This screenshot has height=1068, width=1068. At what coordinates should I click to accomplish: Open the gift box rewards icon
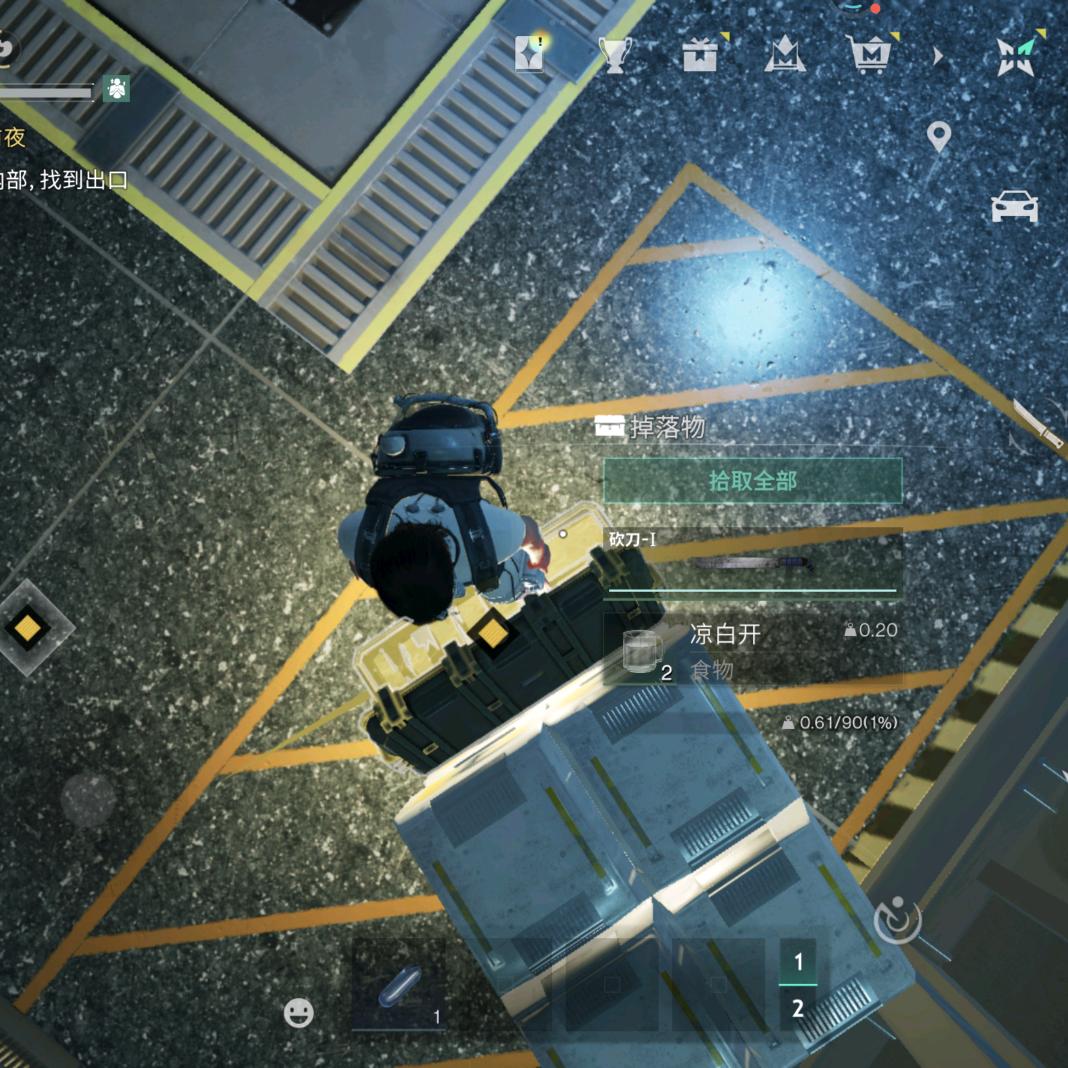pos(700,55)
